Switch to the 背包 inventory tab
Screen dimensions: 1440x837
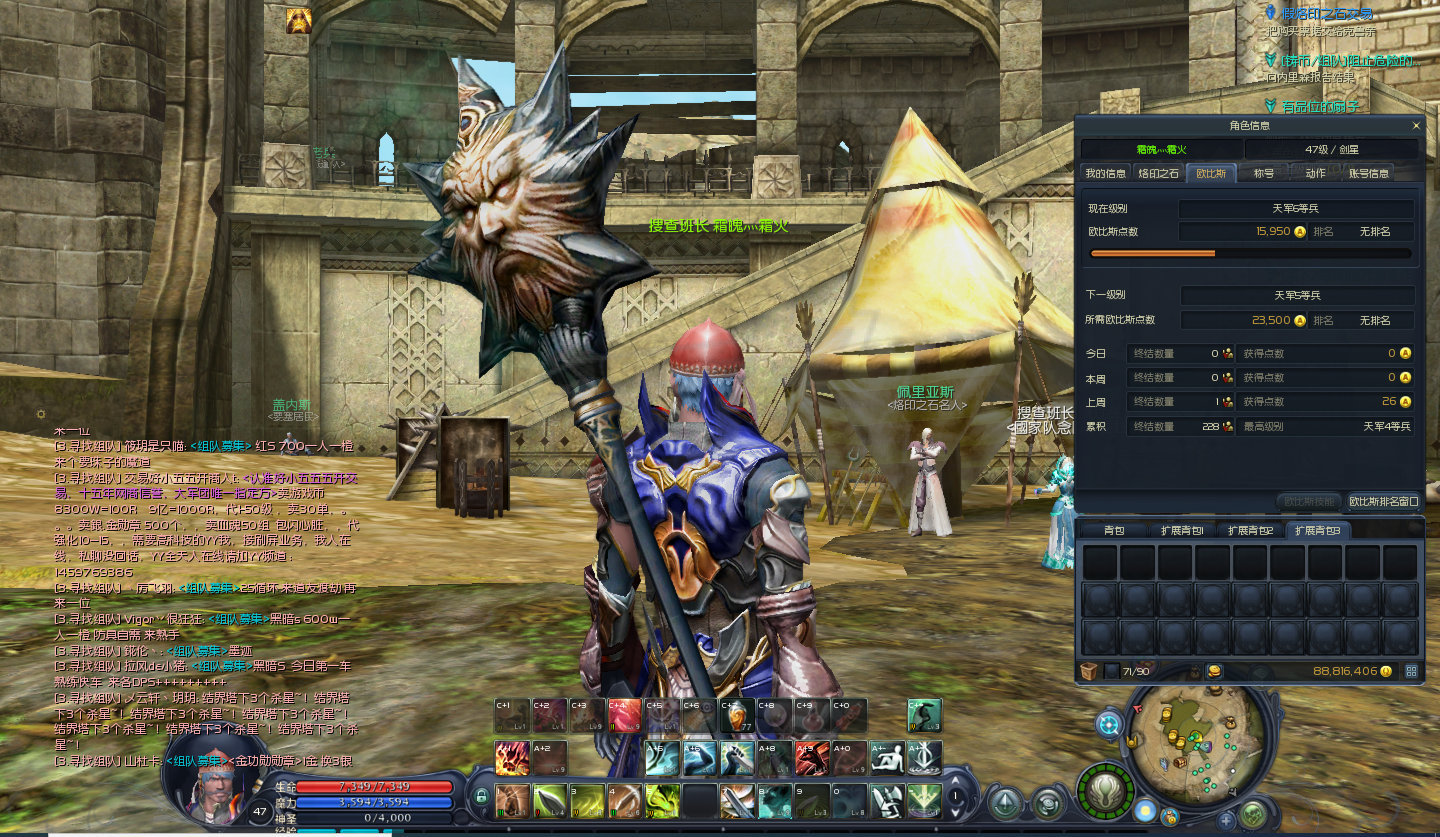click(1114, 530)
